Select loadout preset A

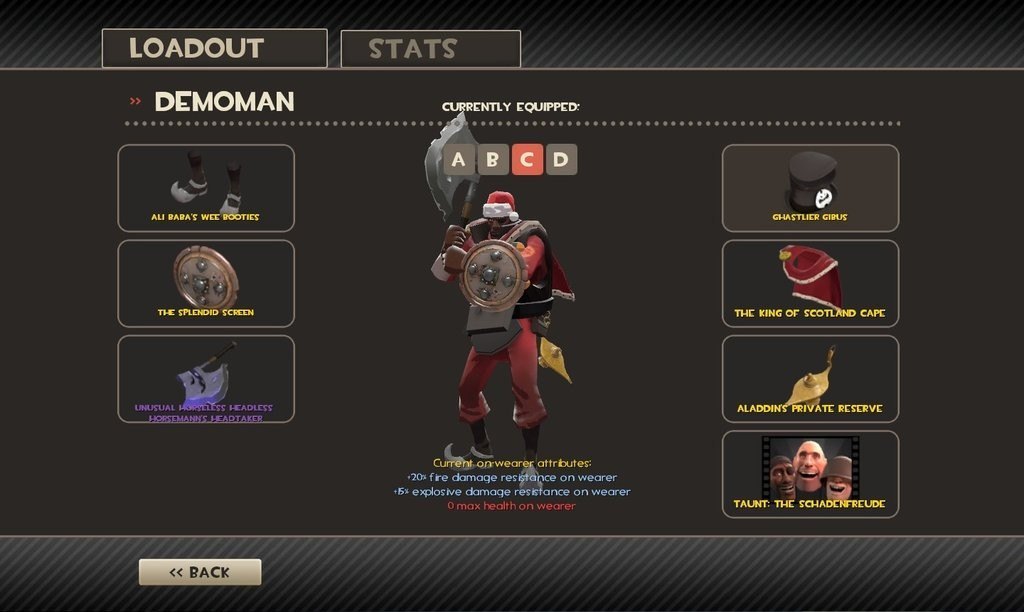[459, 159]
